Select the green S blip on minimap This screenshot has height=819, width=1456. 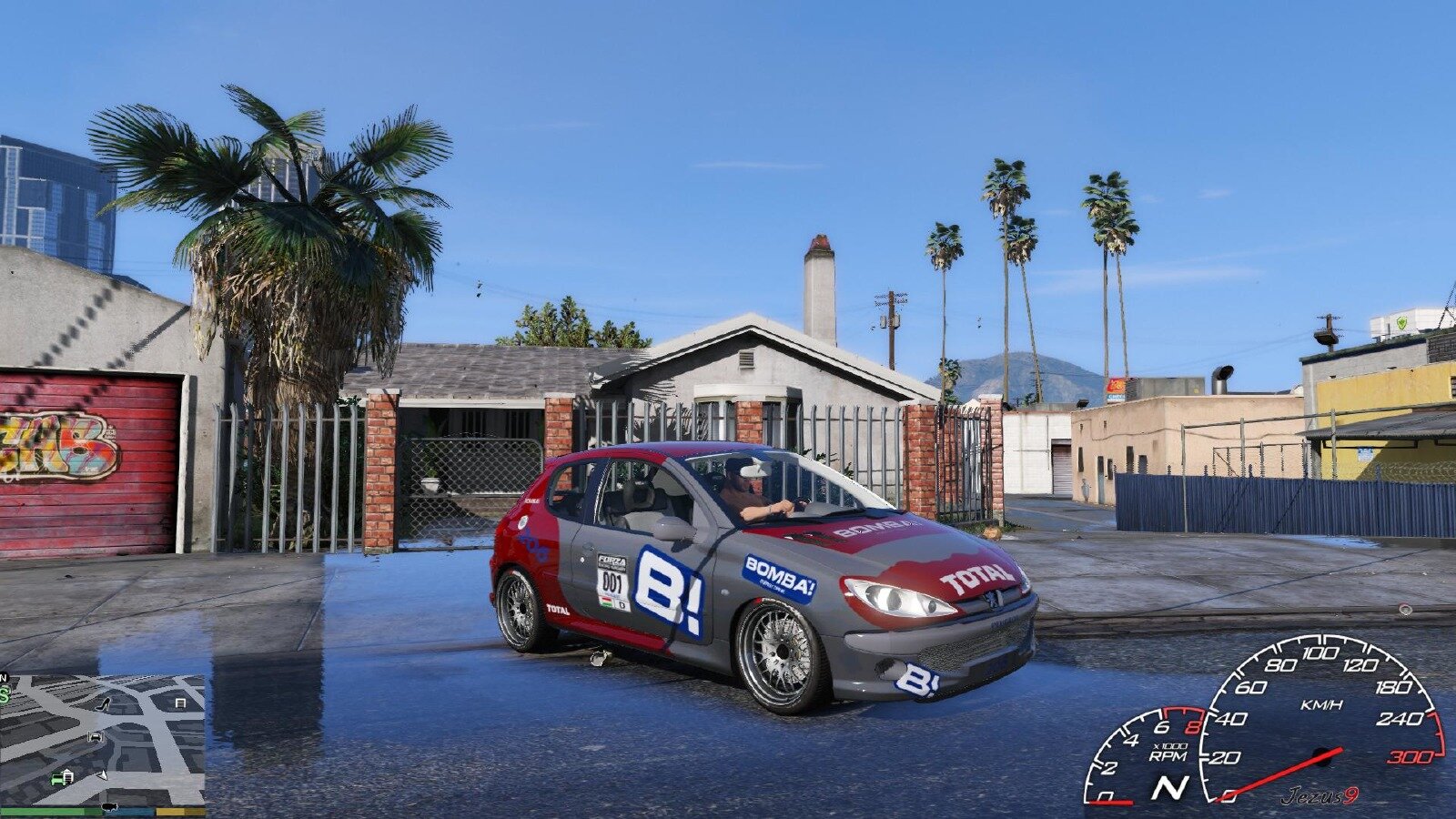(5, 696)
